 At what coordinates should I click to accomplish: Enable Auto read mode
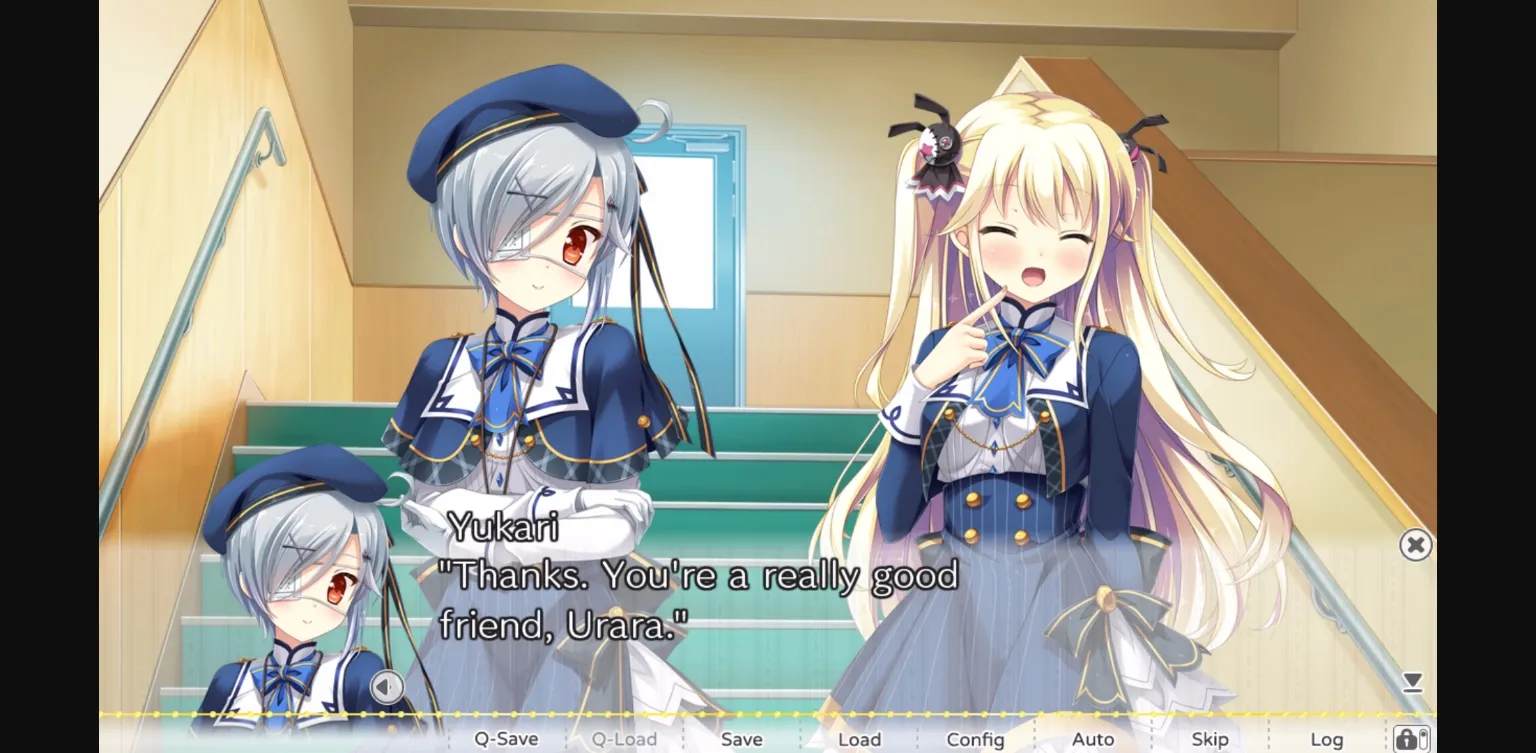(x=1094, y=738)
